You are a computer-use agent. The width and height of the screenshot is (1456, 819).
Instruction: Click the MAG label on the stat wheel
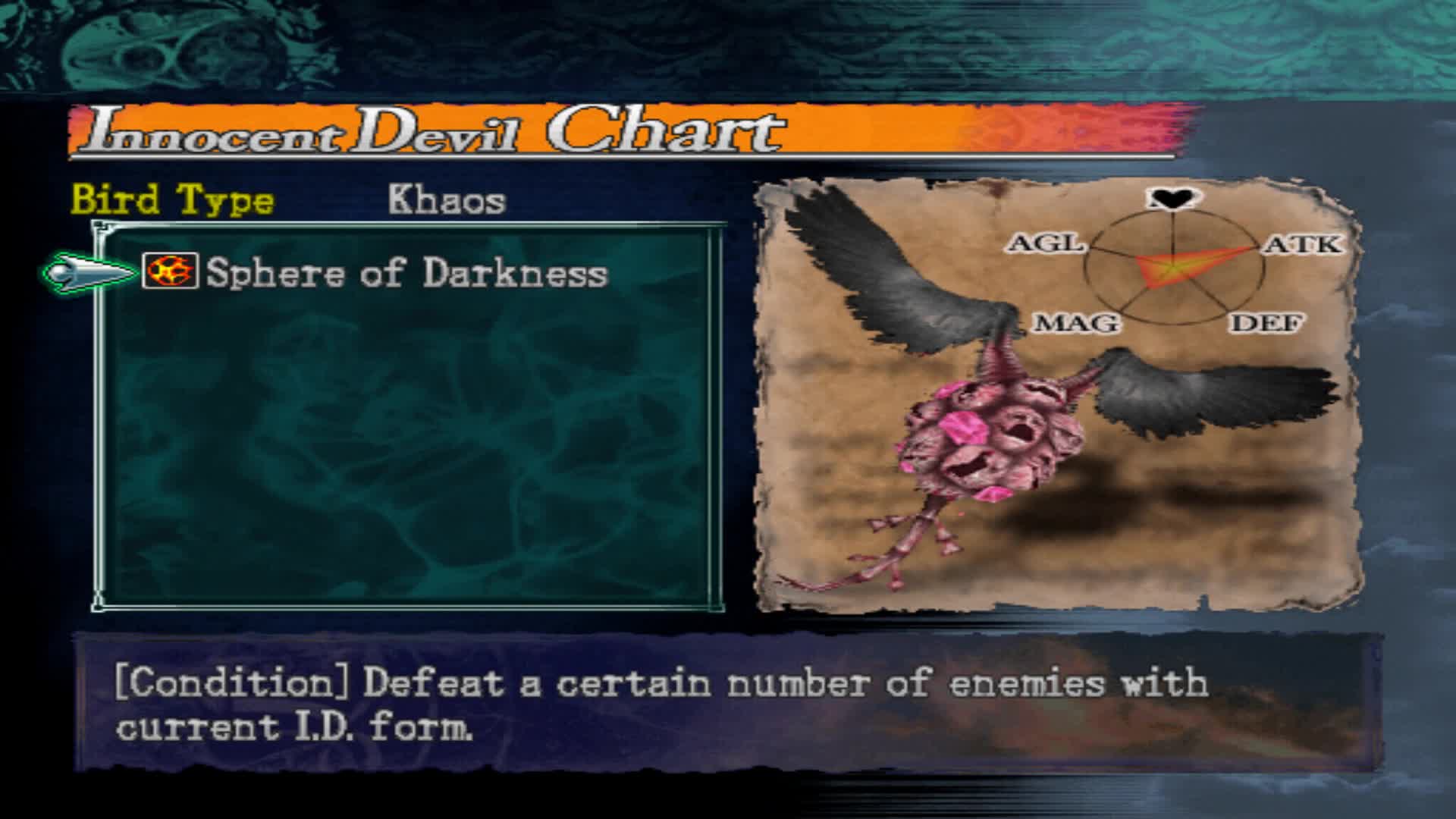tap(1078, 323)
